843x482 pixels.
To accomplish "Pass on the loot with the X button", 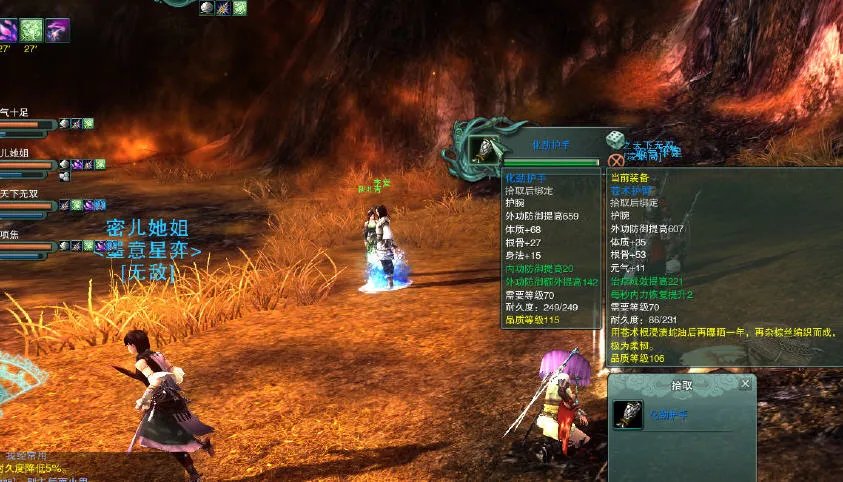I will pyautogui.click(x=616, y=160).
